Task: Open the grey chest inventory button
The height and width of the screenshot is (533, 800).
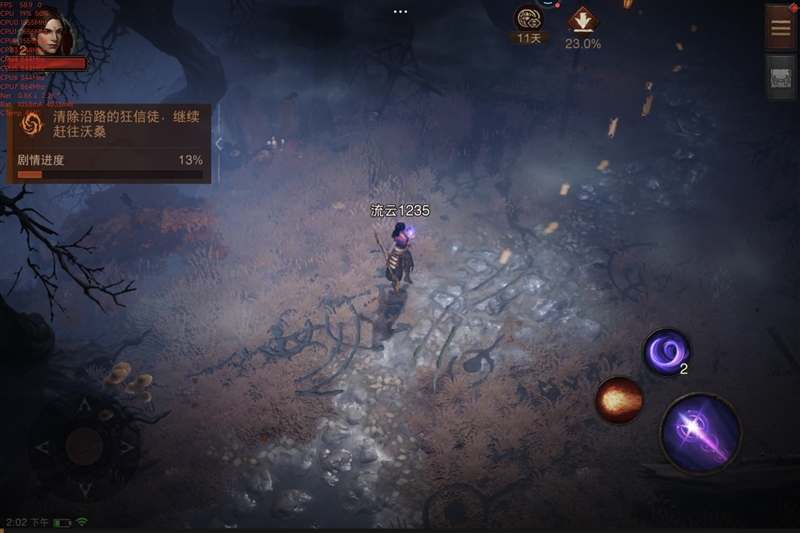Action: tap(781, 77)
